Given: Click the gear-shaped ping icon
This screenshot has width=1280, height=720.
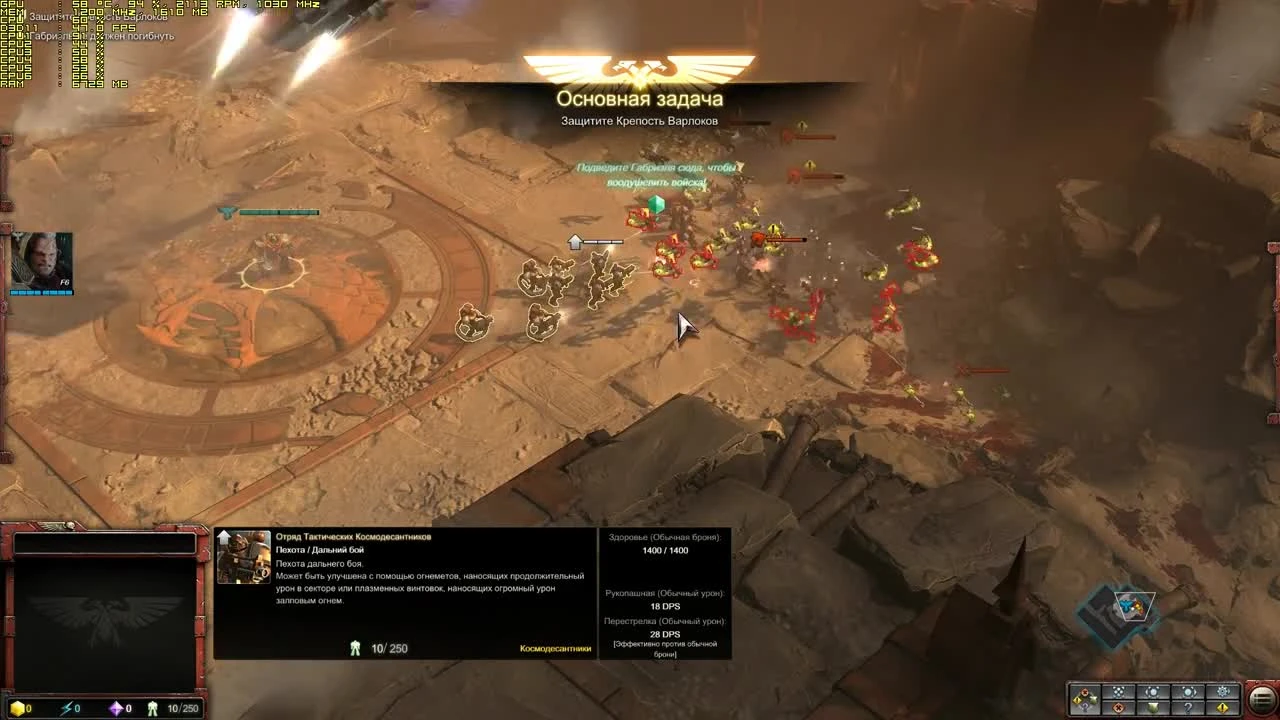Looking at the screenshot, I should [1222, 692].
